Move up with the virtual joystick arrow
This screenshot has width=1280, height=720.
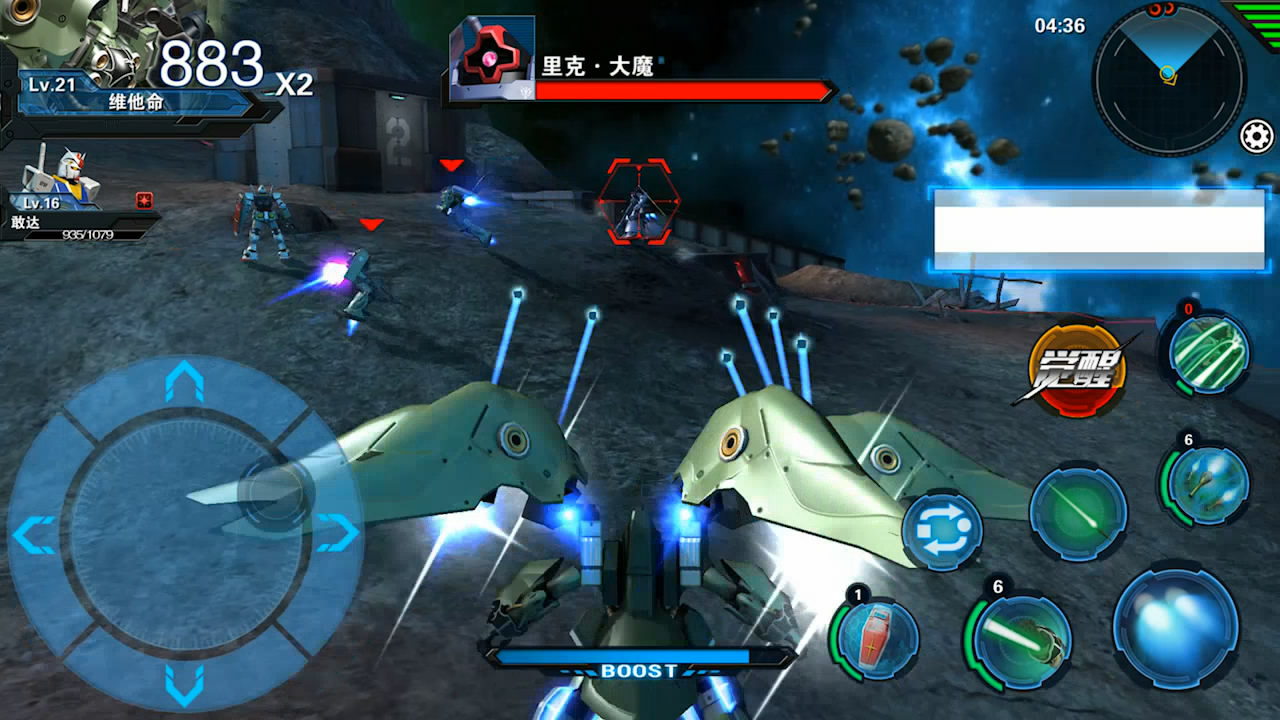[184, 382]
